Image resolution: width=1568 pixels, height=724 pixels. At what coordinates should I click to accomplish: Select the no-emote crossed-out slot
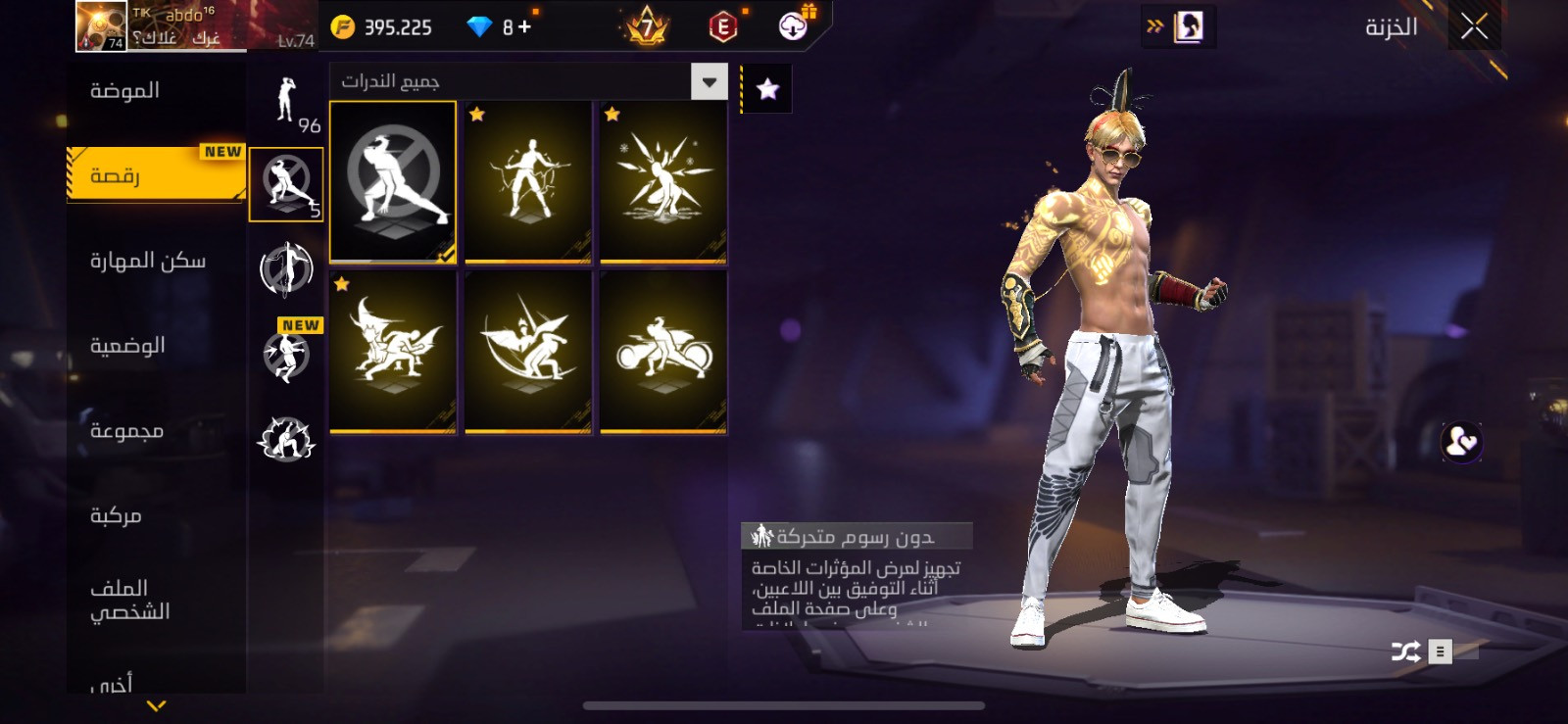tap(393, 182)
